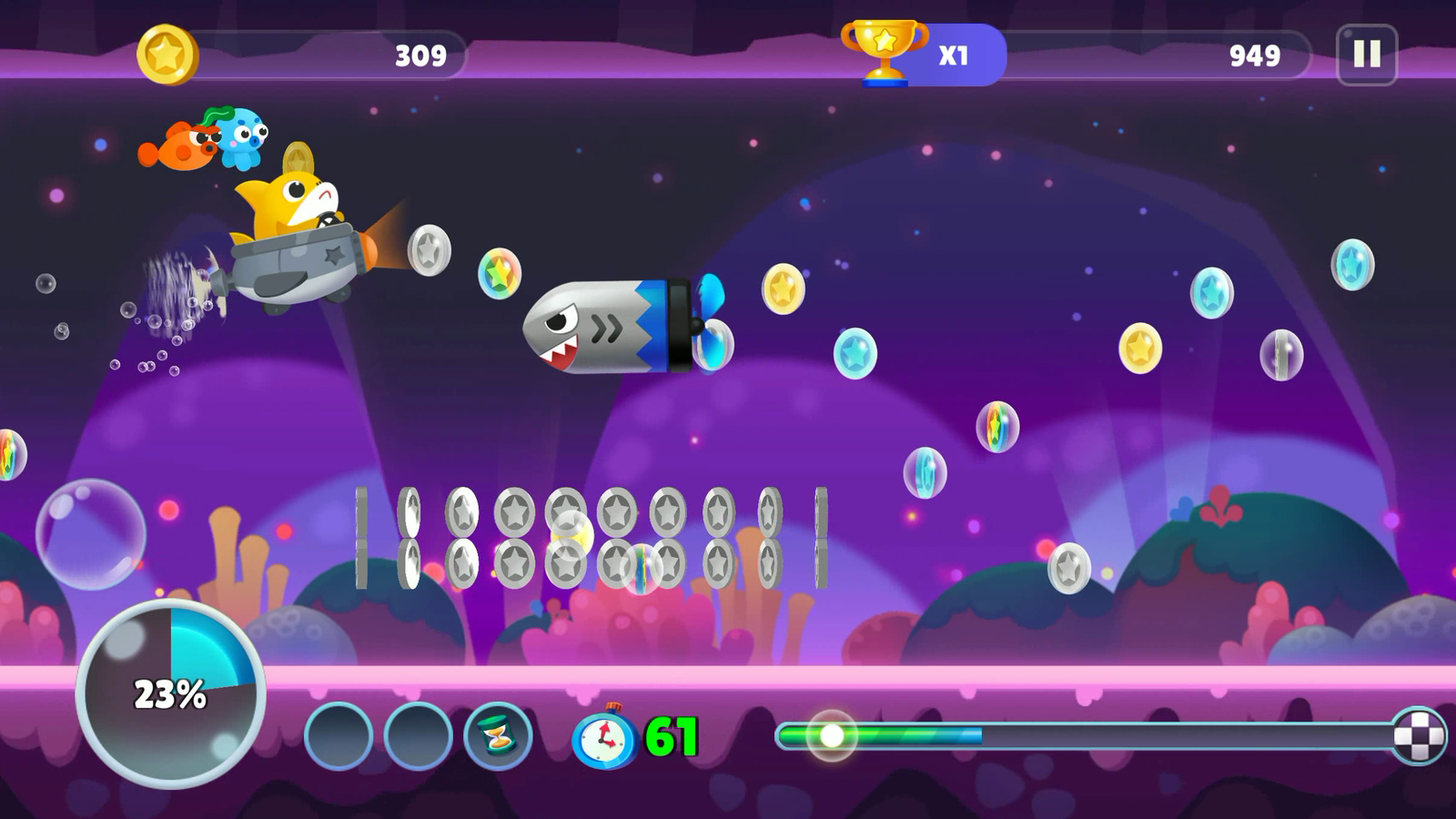This screenshot has height=819, width=1456.
Task: Click the checkered finish flag marker
Action: [1416, 732]
